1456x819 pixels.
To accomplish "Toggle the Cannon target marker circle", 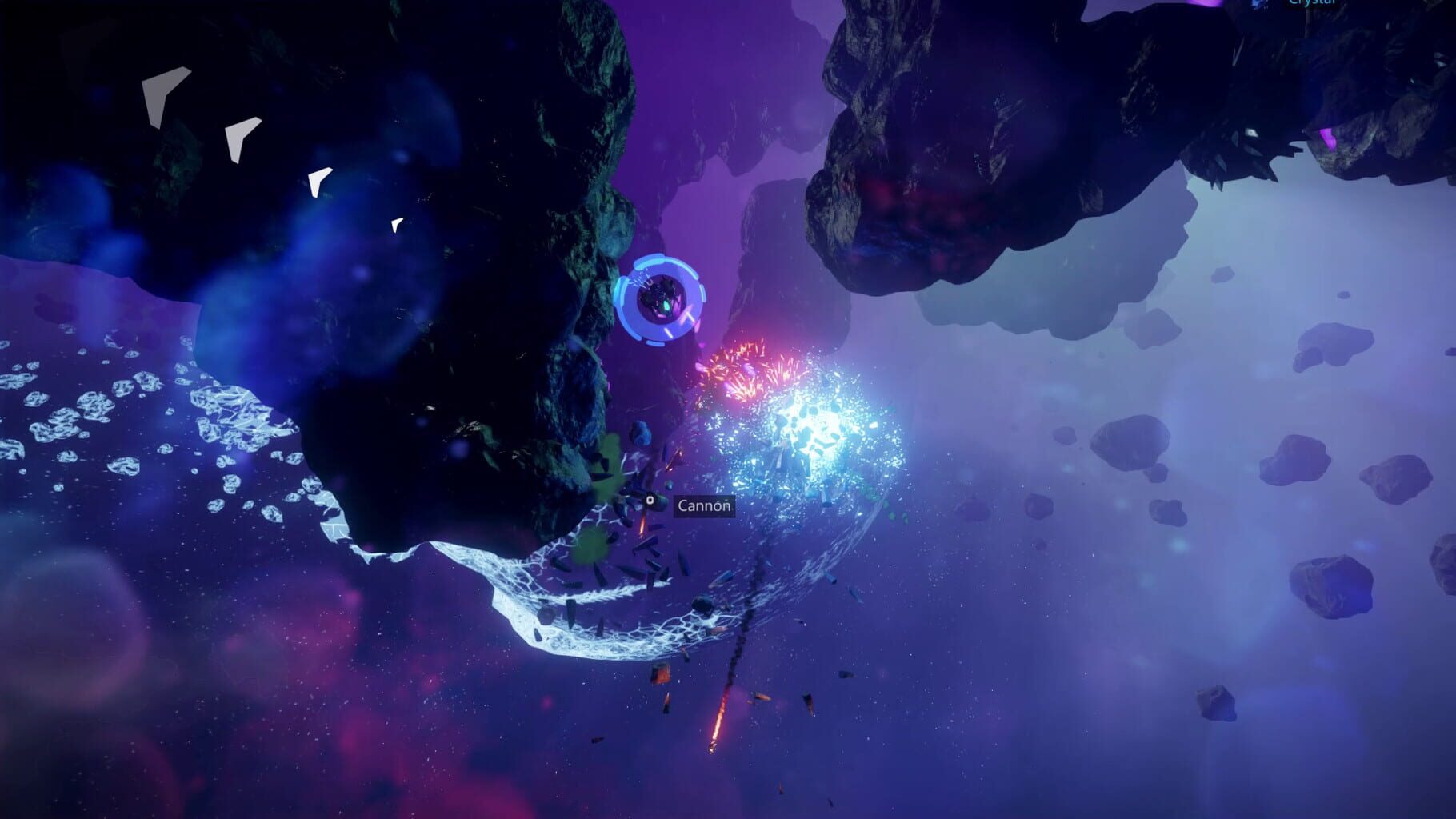I will (650, 501).
